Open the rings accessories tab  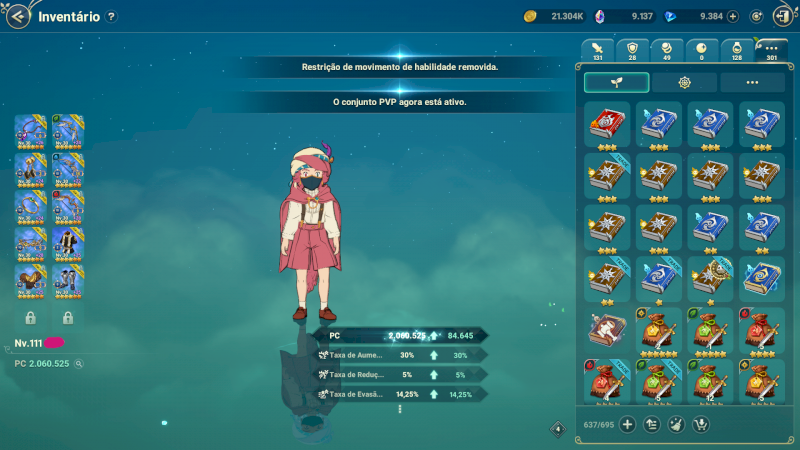coord(667,49)
